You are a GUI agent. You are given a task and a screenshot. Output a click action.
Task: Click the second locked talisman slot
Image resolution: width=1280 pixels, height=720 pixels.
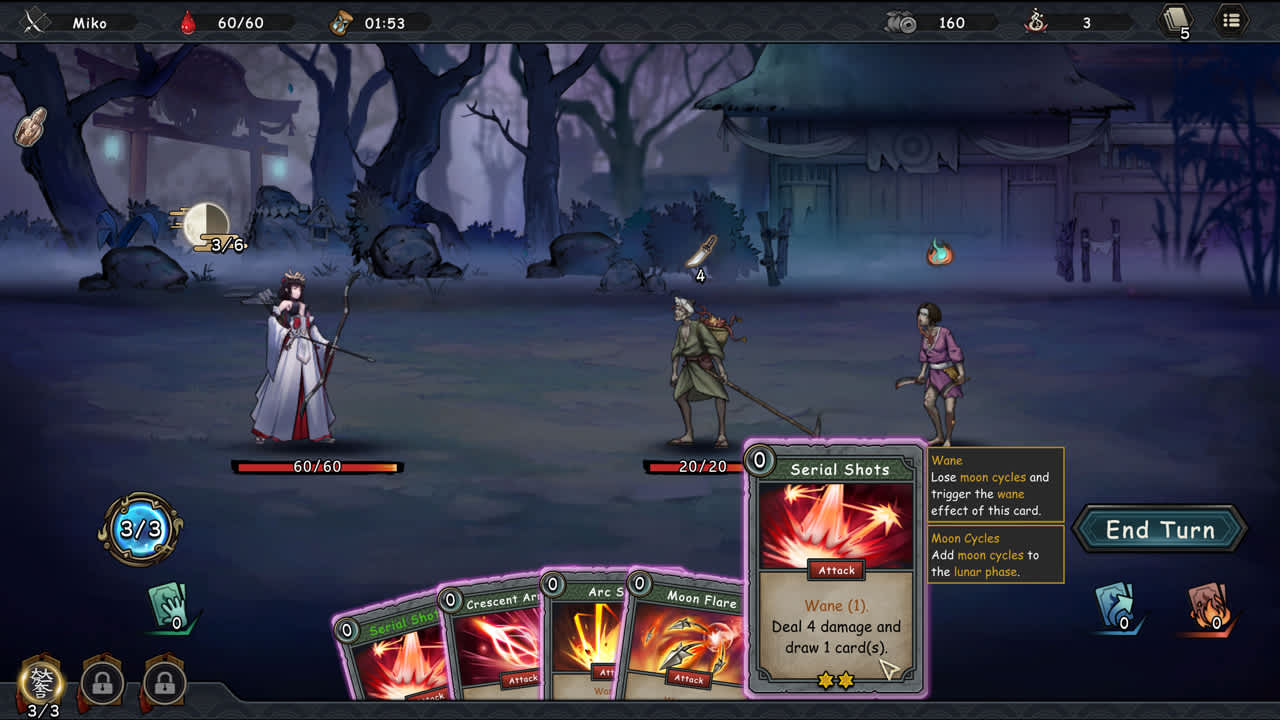pos(163,682)
